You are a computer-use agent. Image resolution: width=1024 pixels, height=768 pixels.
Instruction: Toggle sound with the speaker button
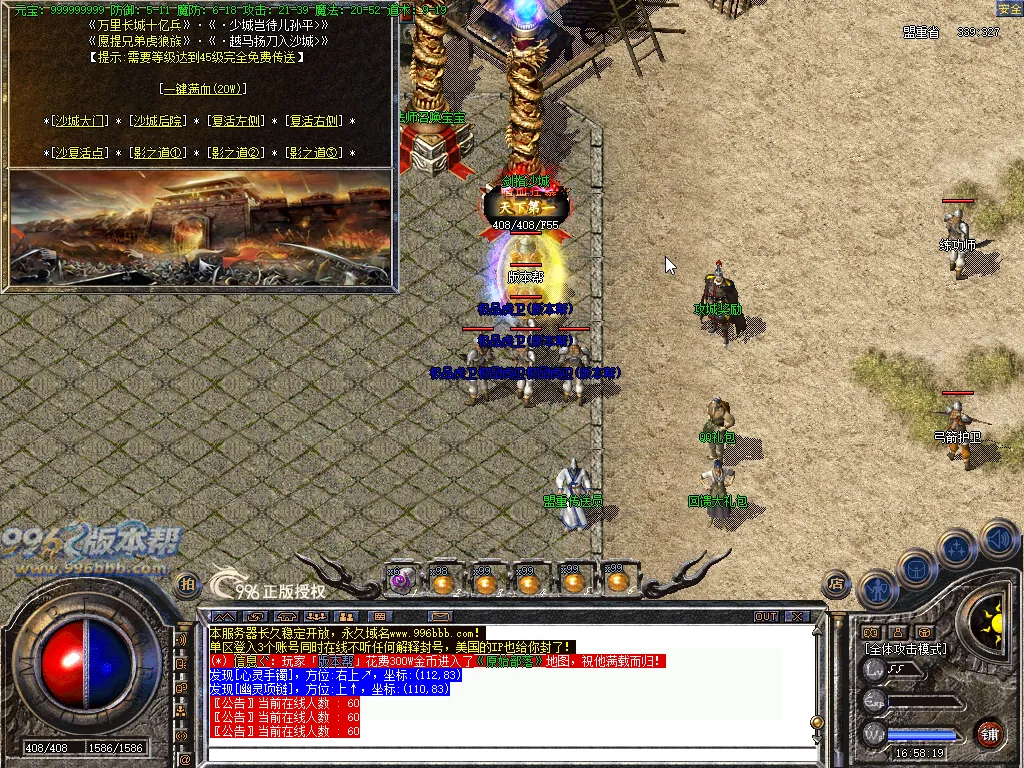[x=997, y=540]
